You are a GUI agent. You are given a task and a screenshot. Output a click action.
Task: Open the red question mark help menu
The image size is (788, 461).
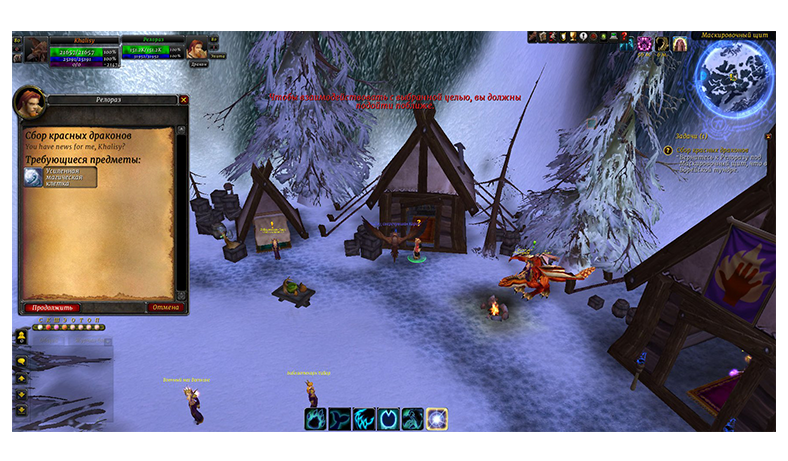[624, 38]
